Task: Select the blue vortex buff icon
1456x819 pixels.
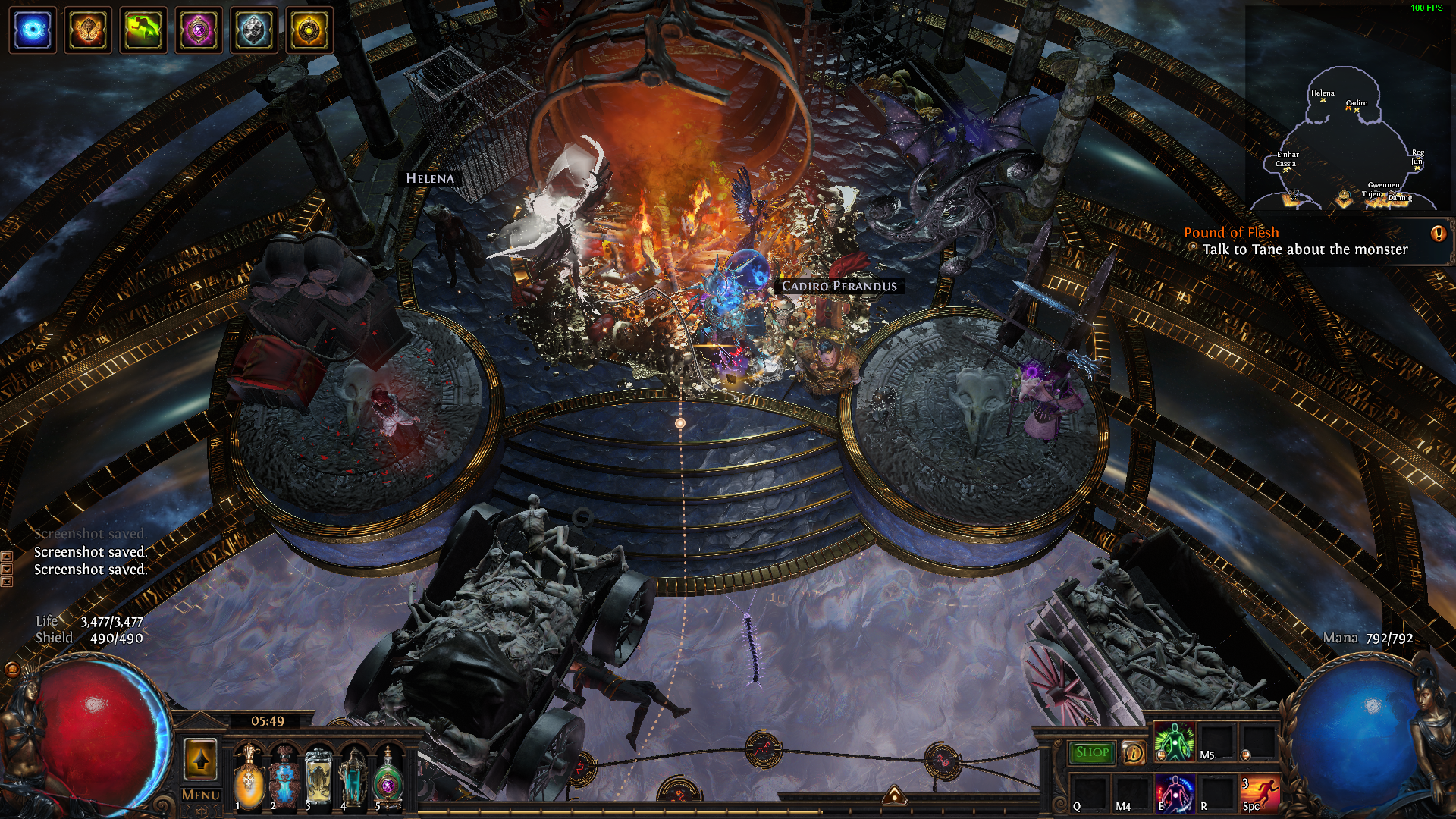Action: click(x=33, y=30)
